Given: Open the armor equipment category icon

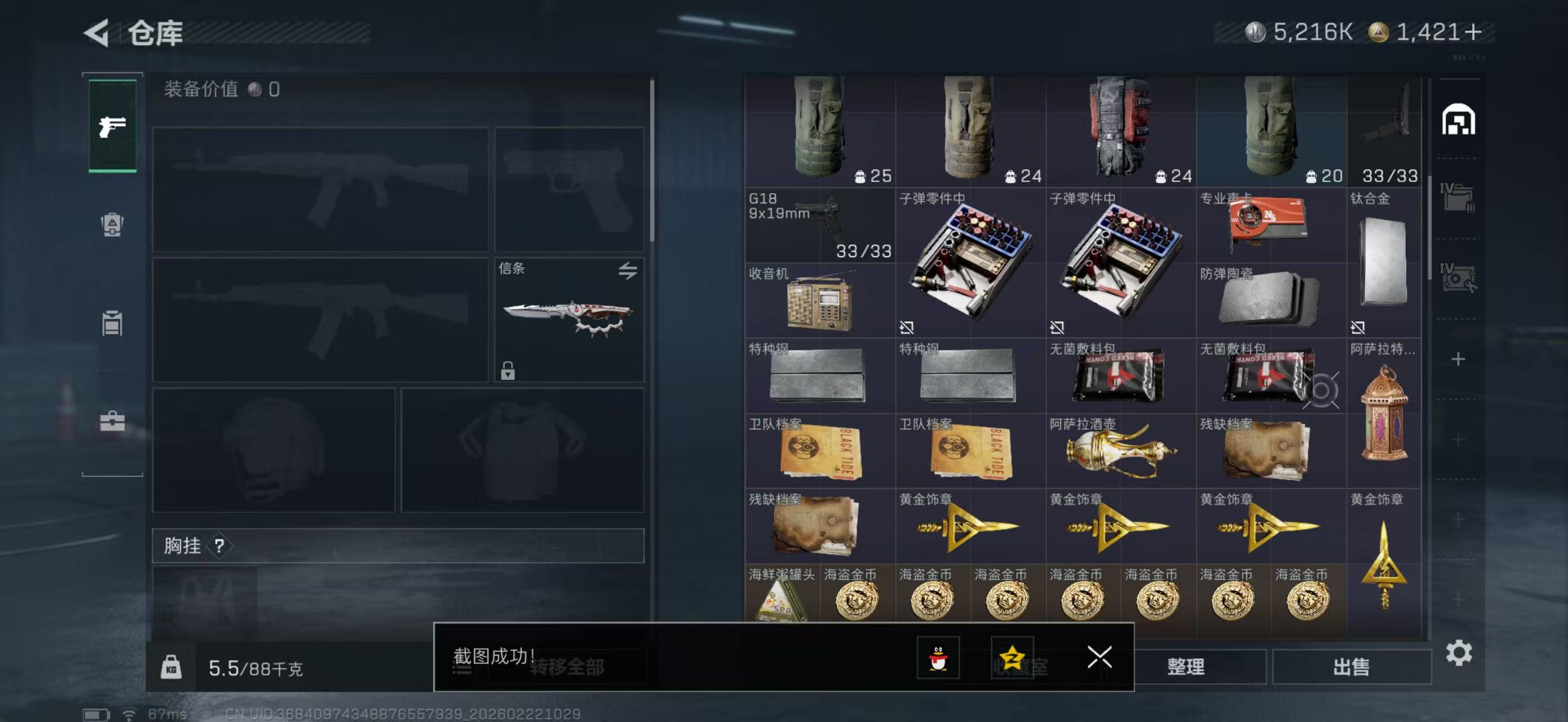Looking at the screenshot, I should pyautogui.click(x=112, y=226).
